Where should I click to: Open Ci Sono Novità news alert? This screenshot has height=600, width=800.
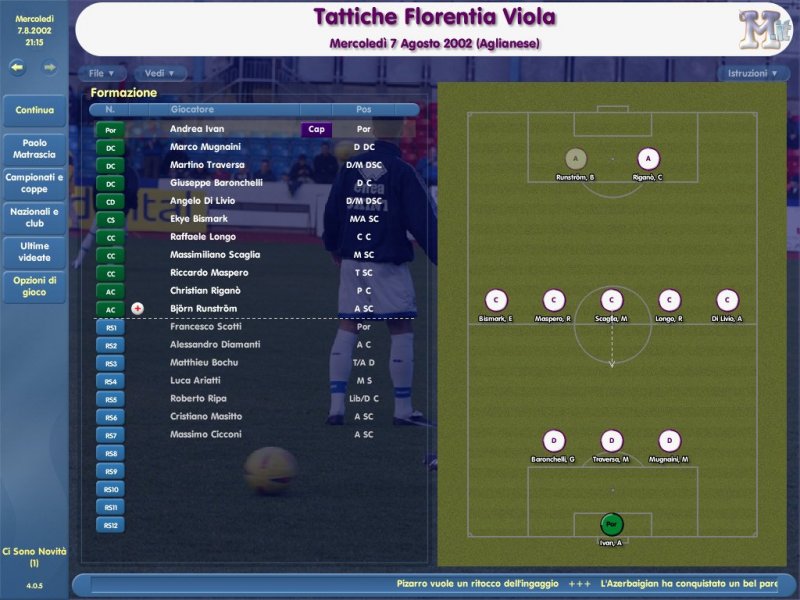[x=35, y=556]
